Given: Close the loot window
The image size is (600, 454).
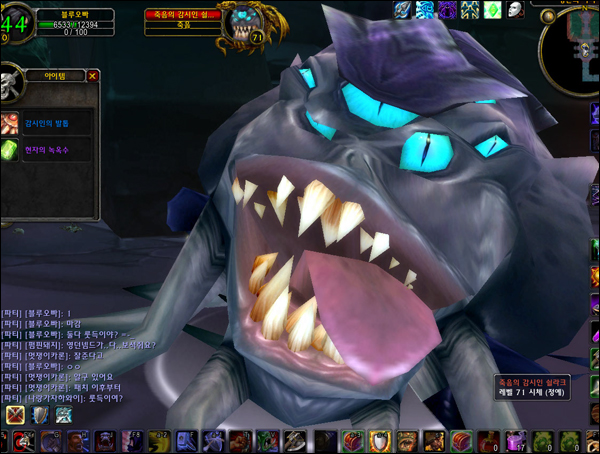Looking at the screenshot, I should 93,75.
